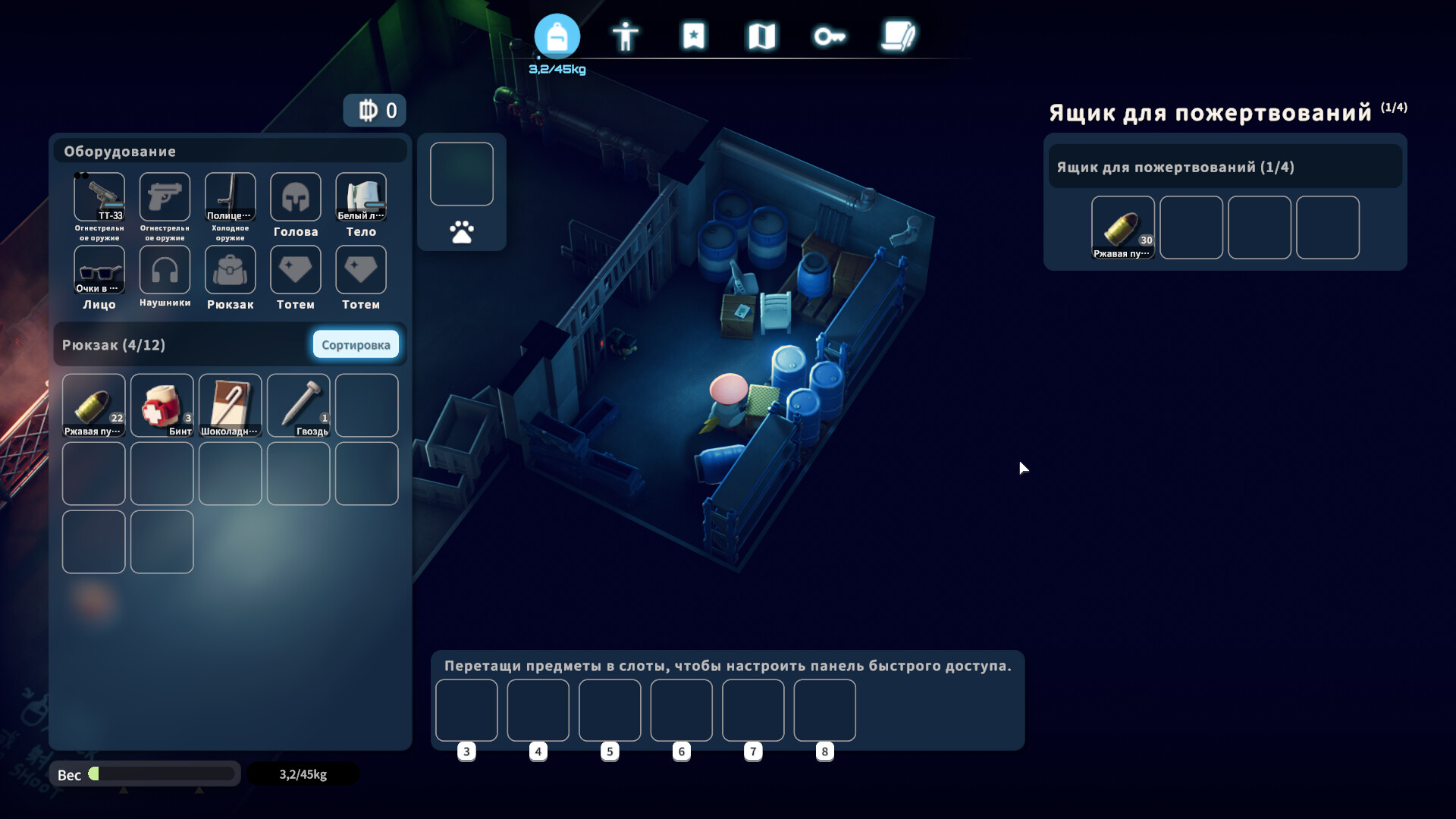
Task: Select the glasses face slot
Action: pos(99,270)
